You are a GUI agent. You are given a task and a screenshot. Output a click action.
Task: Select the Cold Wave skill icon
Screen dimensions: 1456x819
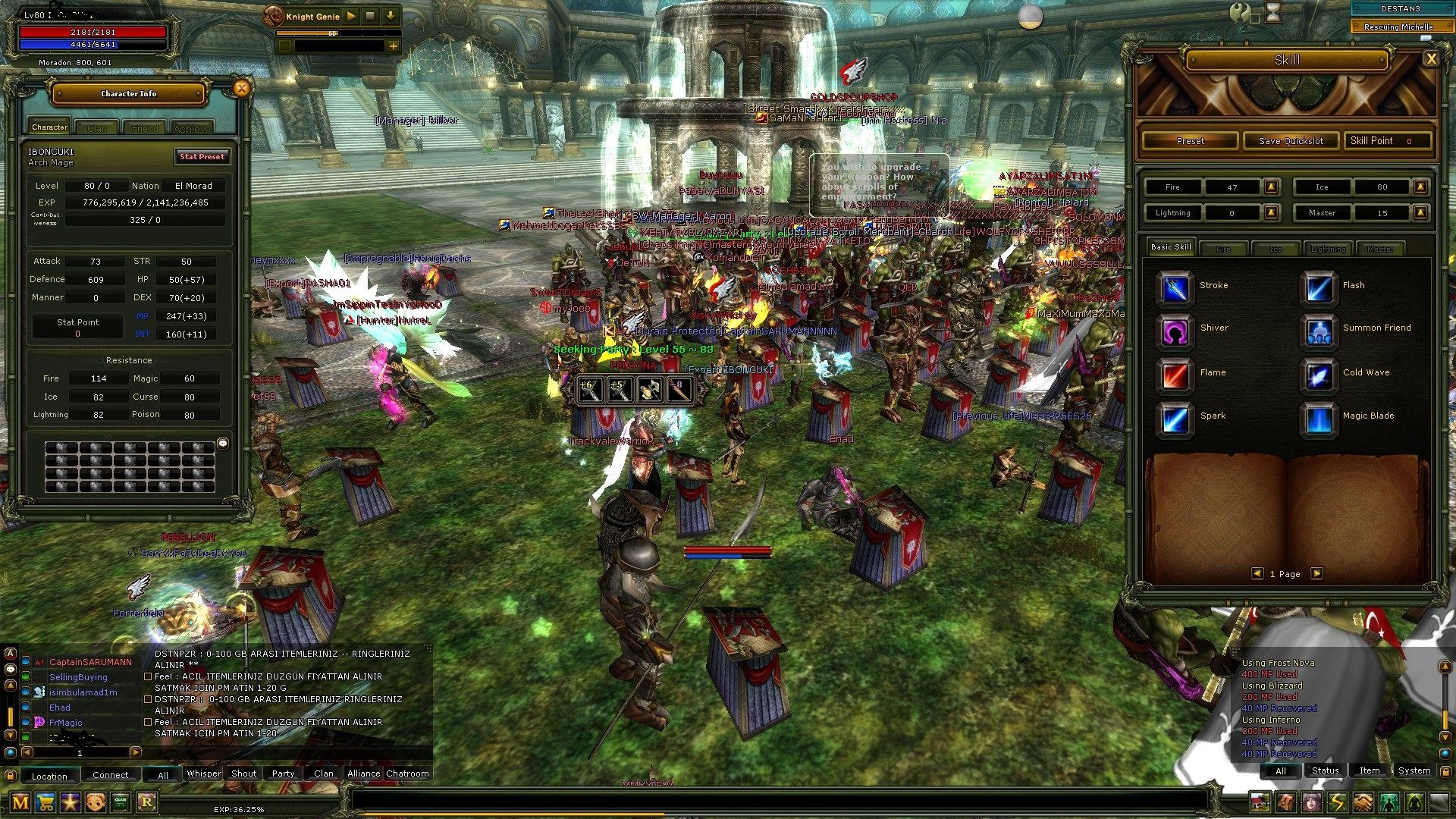tap(1319, 374)
